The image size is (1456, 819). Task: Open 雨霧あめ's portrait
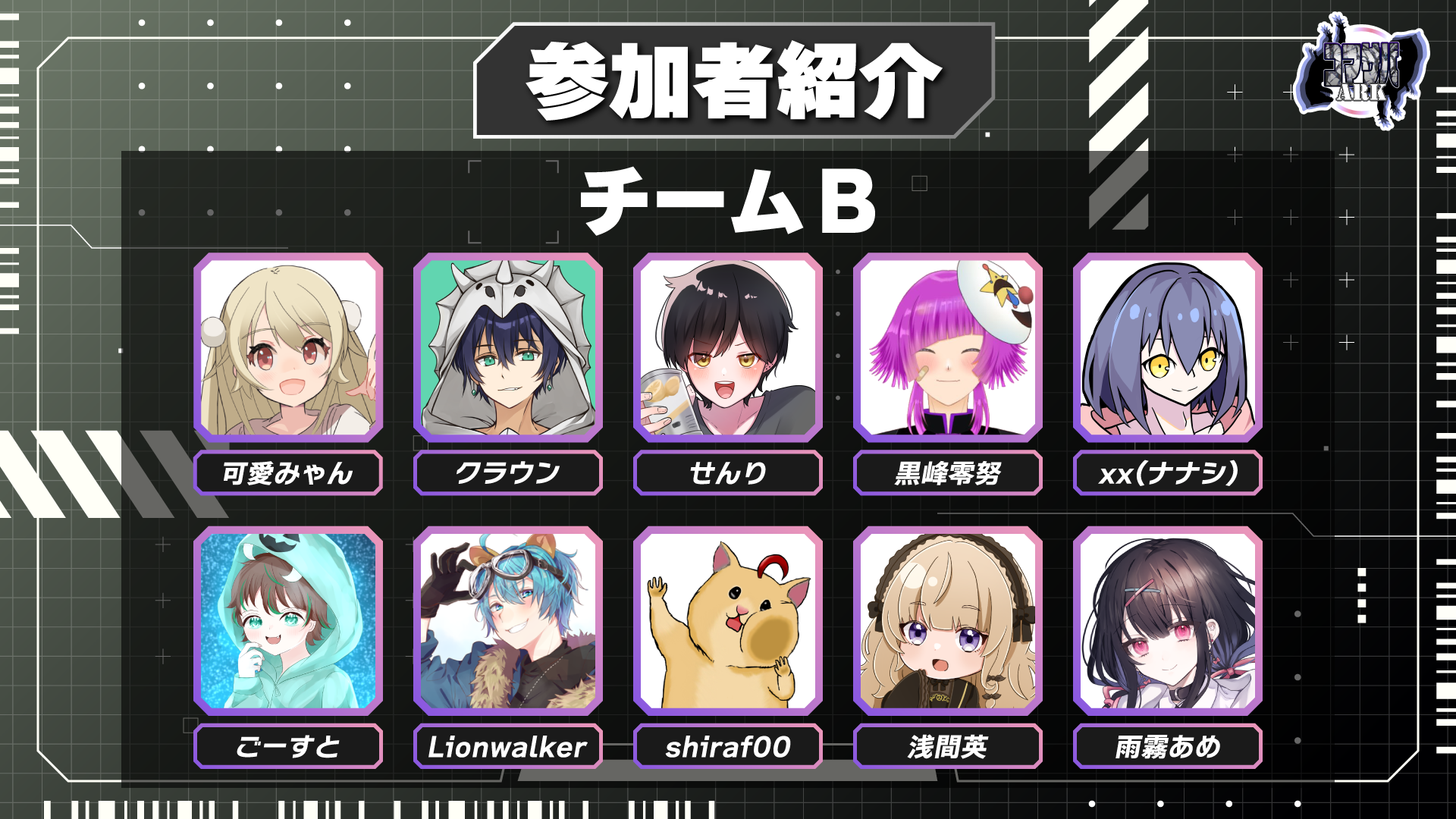point(1168,620)
